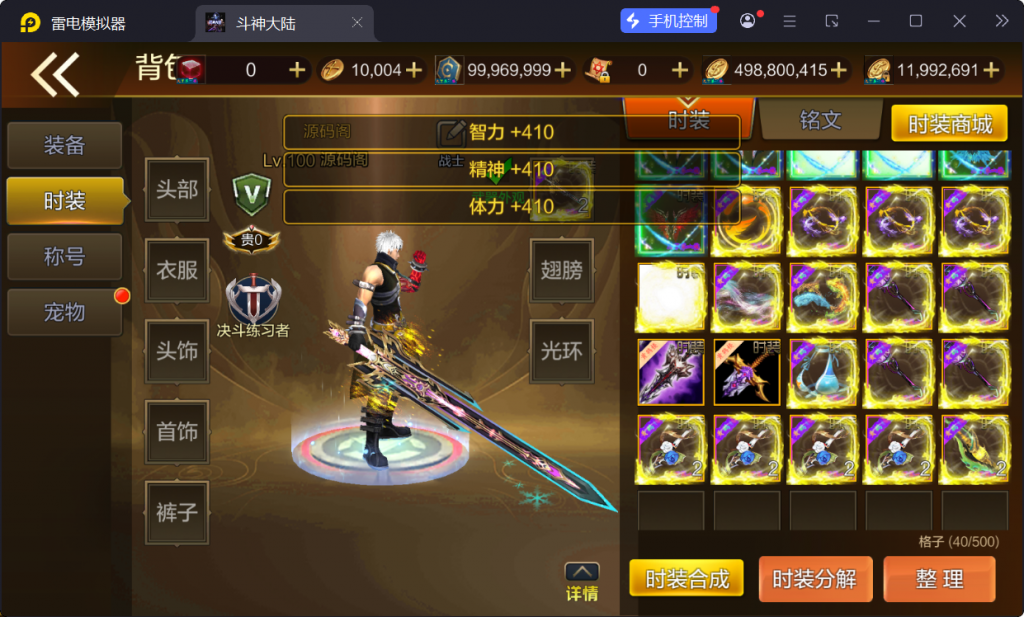This screenshot has height=617, width=1024.
Task: Open the 宠物 pets tab
Action: tap(65, 312)
